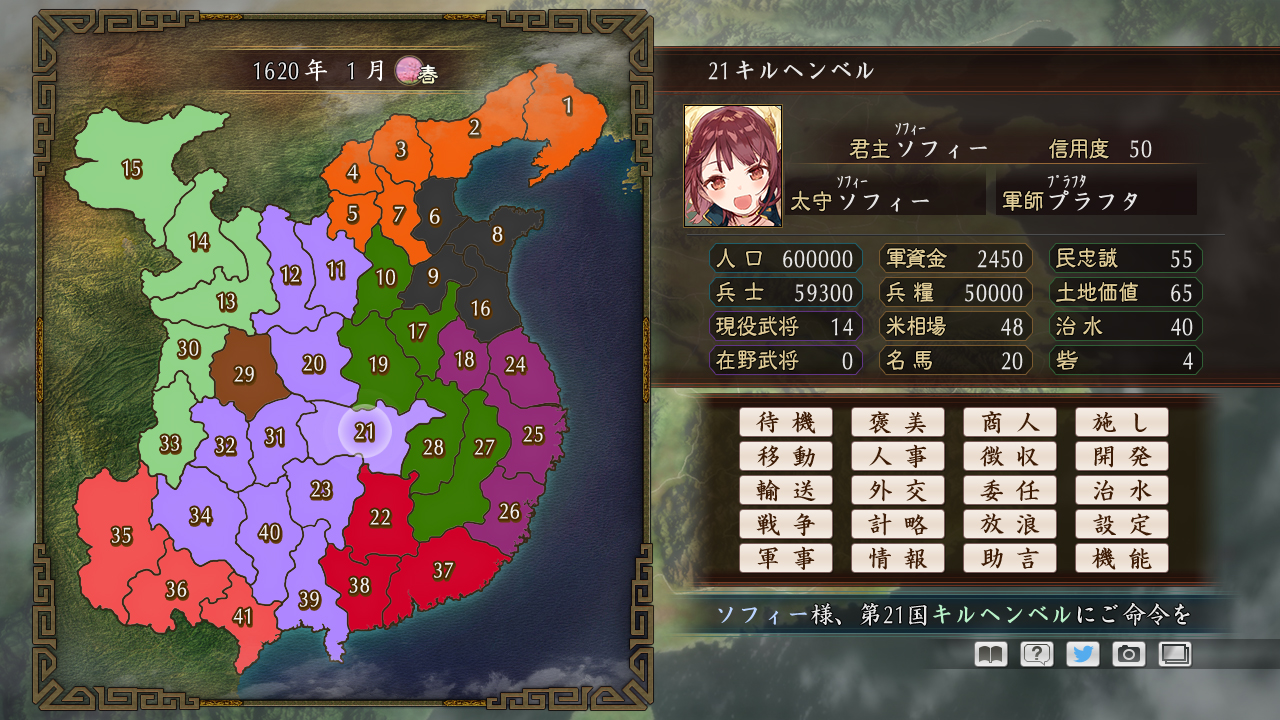
Task: View 情報 (Information) command
Action: [898, 558]
